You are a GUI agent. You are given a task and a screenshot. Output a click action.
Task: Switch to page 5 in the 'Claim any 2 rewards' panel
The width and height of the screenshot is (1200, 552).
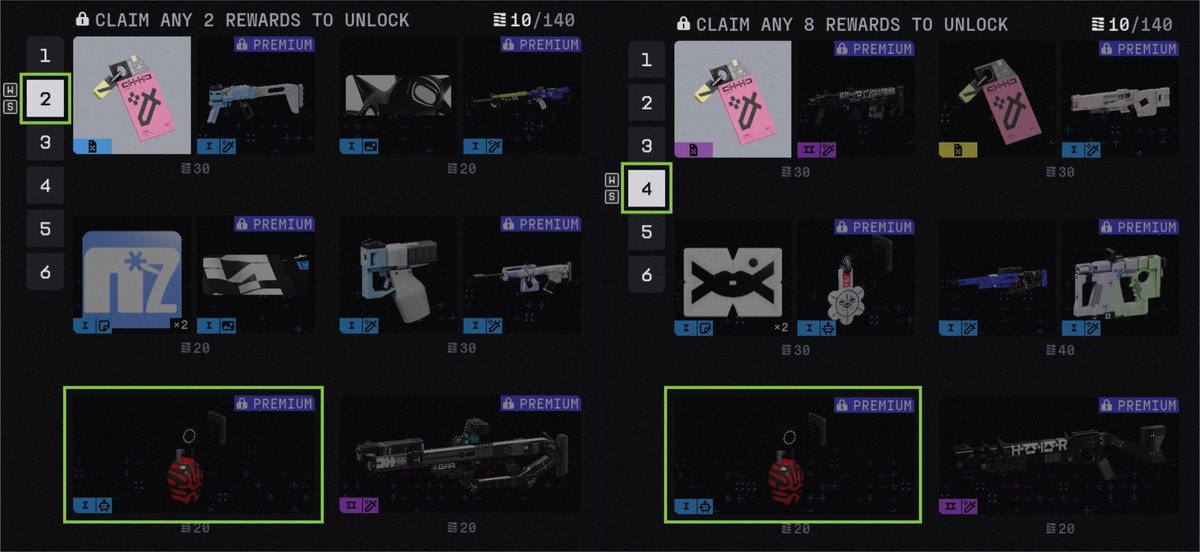pos(45,229)
